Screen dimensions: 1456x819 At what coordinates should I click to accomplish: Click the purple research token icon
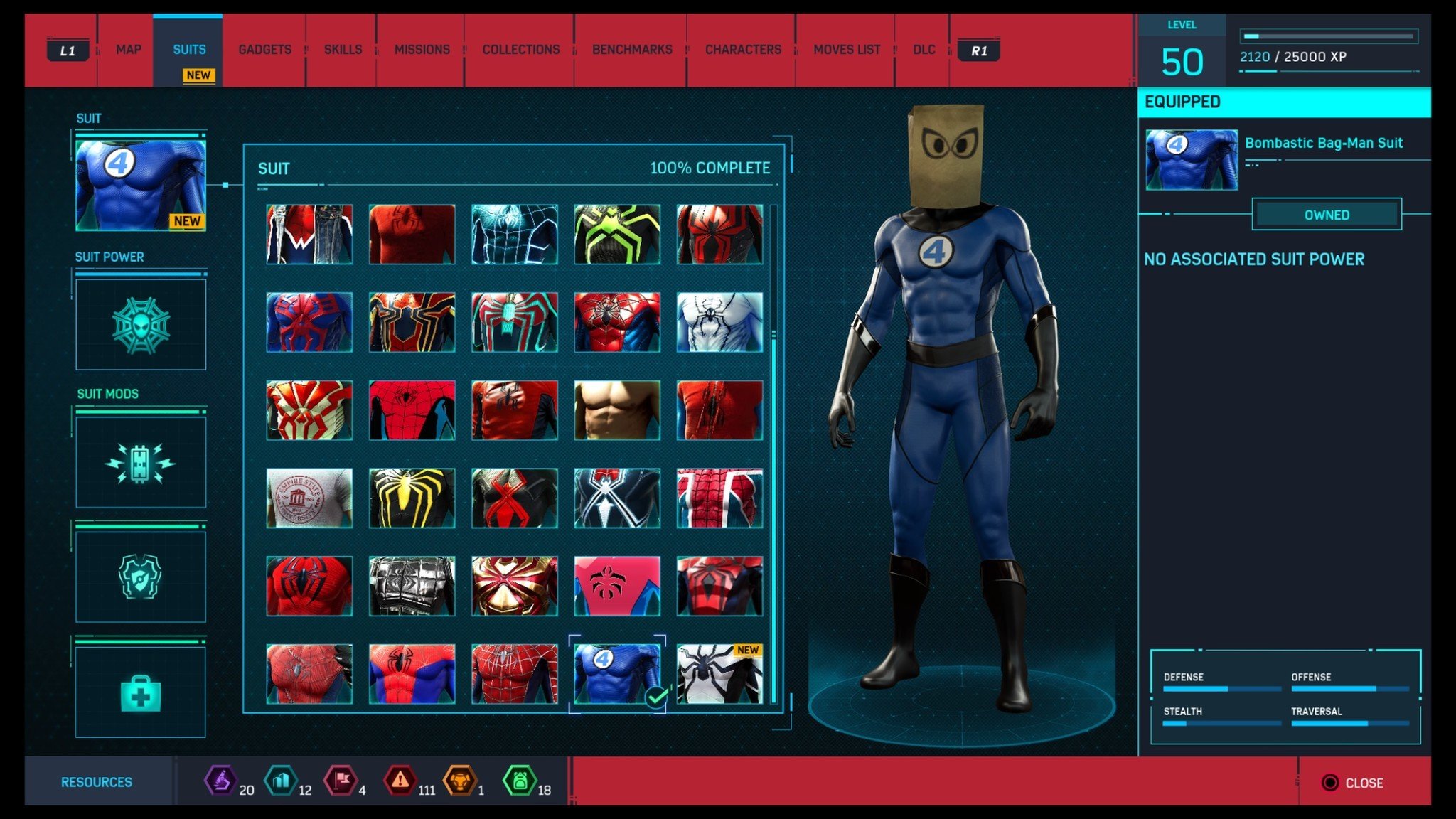220,777
